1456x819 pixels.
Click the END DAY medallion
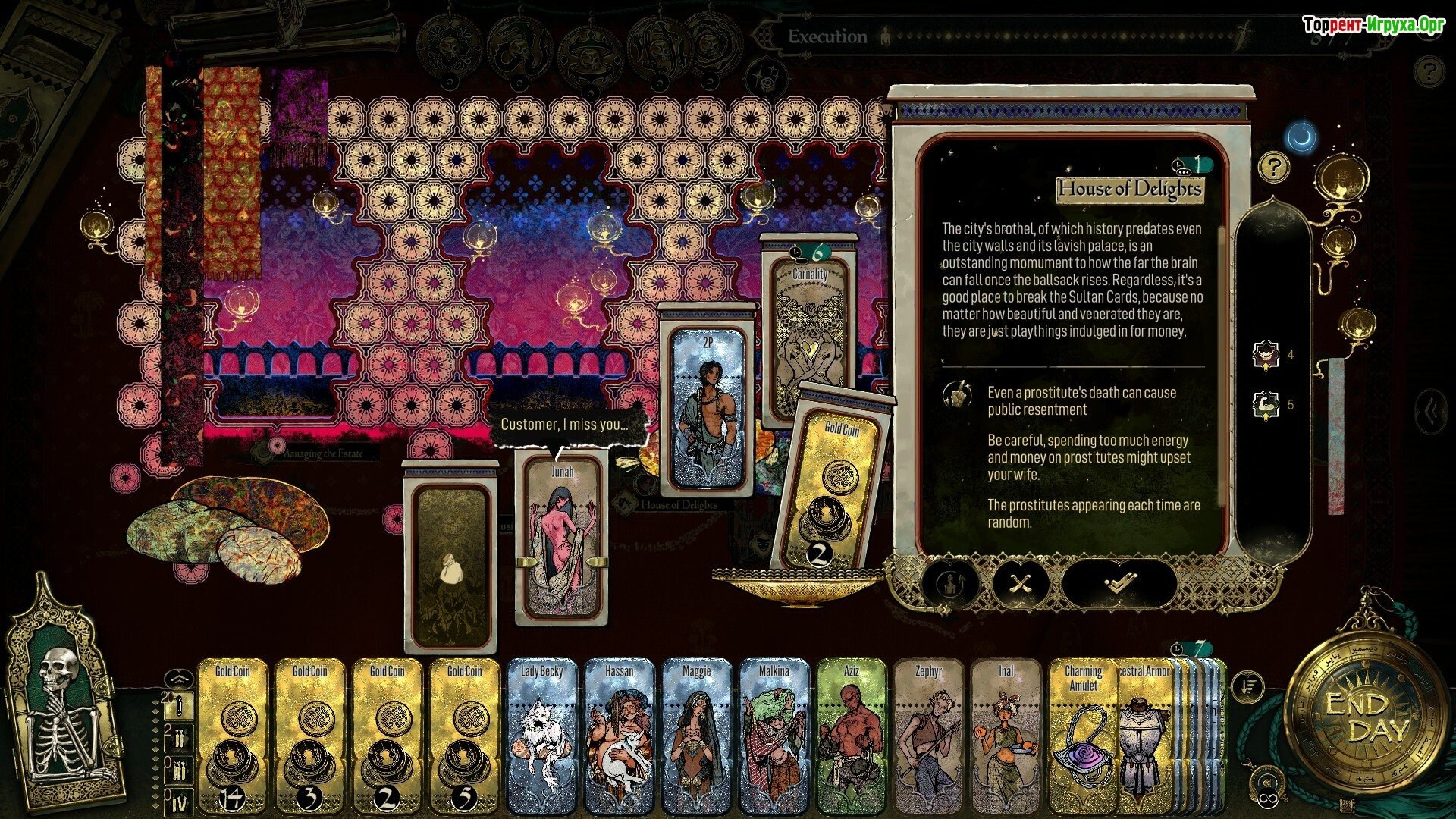[1367, 718]
